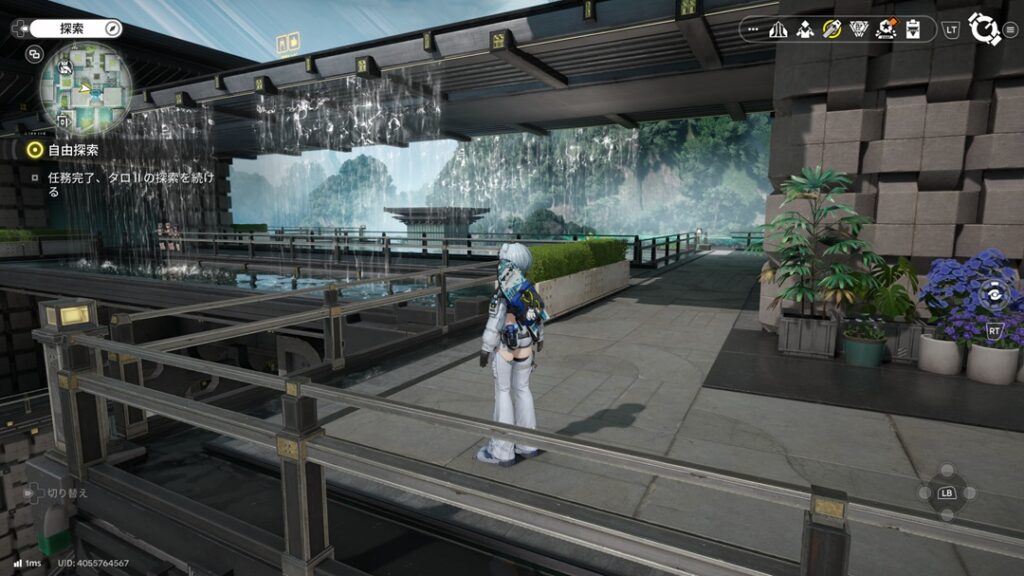Toggle the linked-squares icon beside the minimap

tap(35, 54)
